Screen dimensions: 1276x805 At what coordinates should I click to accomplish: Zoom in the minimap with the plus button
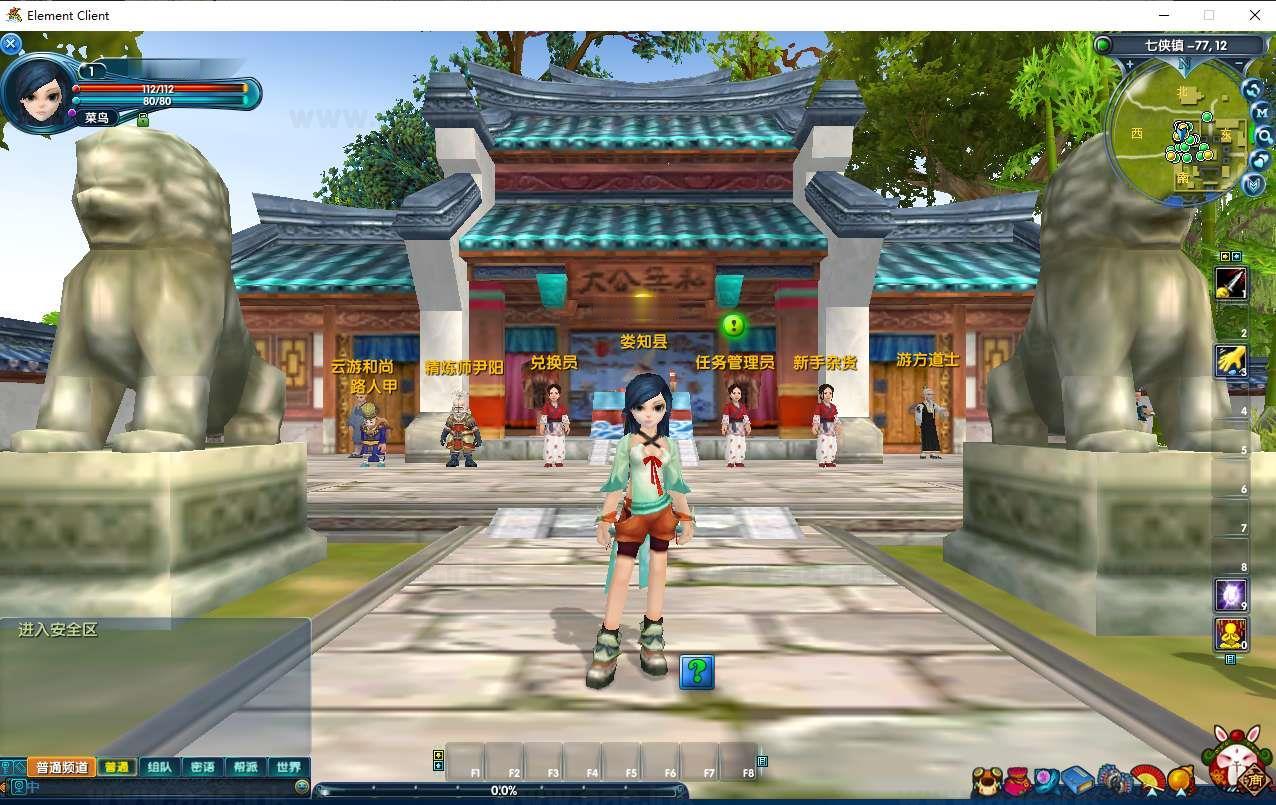click(x=1130, y=65)
